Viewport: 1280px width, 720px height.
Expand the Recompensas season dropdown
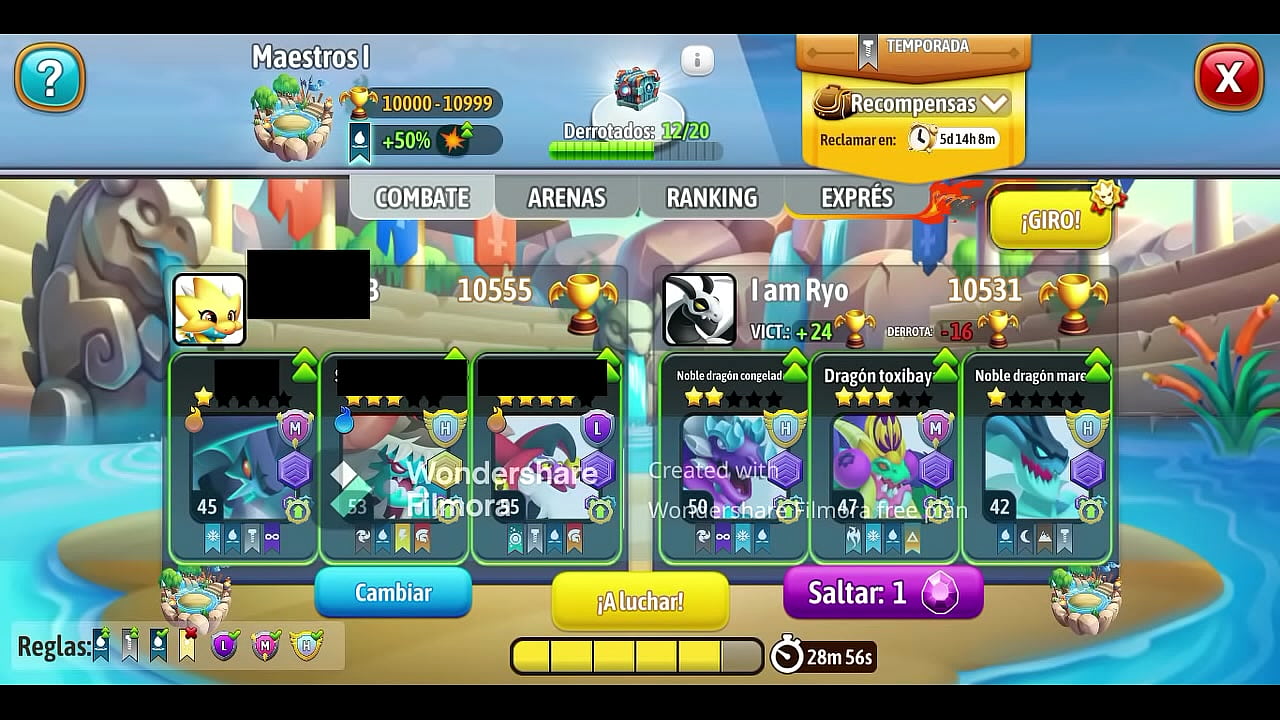[x=910, y=103]
